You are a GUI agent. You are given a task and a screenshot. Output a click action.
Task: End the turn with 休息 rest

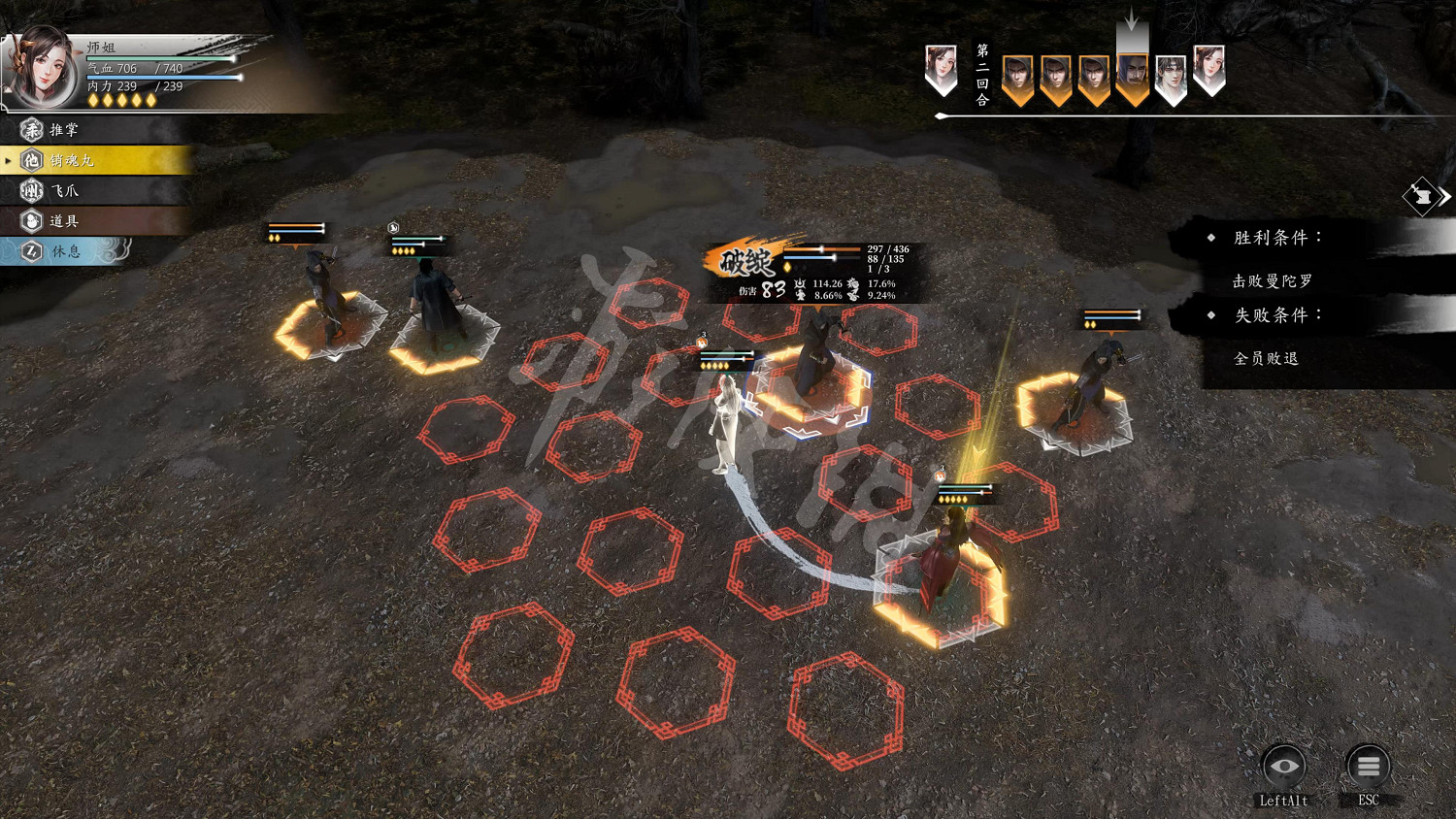pos(66,251)
